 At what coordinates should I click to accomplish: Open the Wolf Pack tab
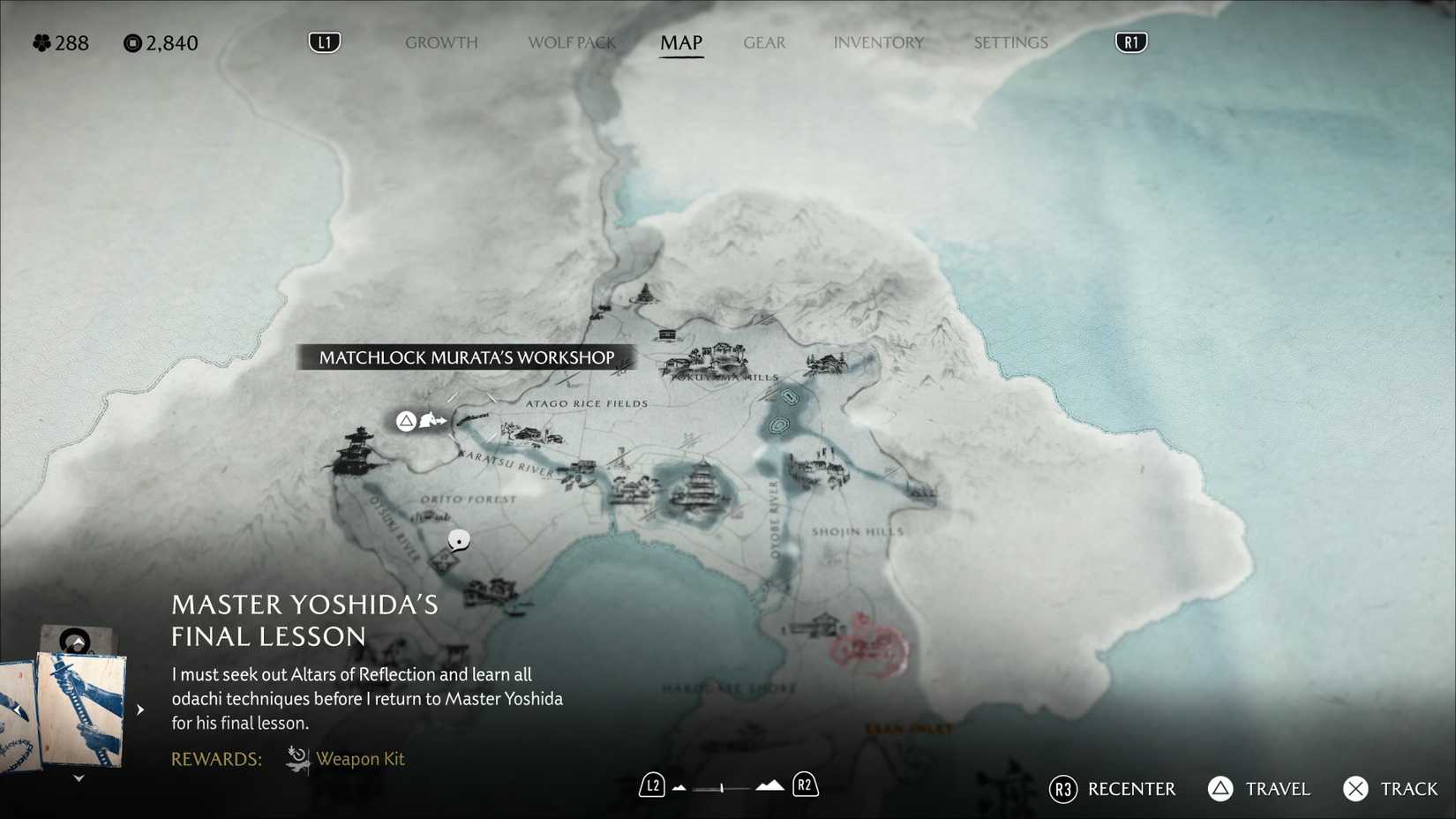pos(571,42)
